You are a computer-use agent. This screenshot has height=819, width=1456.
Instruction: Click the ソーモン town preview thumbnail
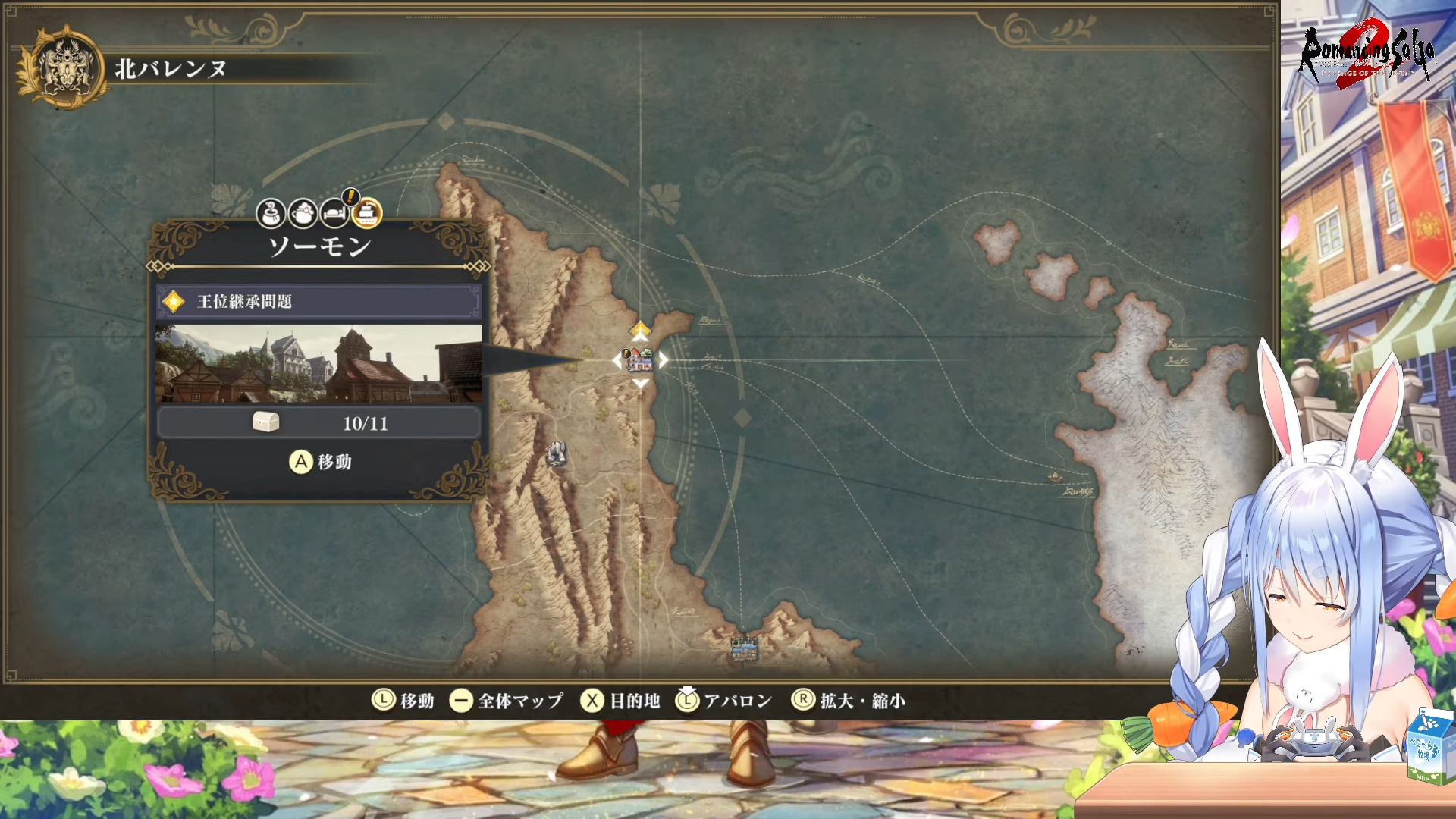pos(318,364)
